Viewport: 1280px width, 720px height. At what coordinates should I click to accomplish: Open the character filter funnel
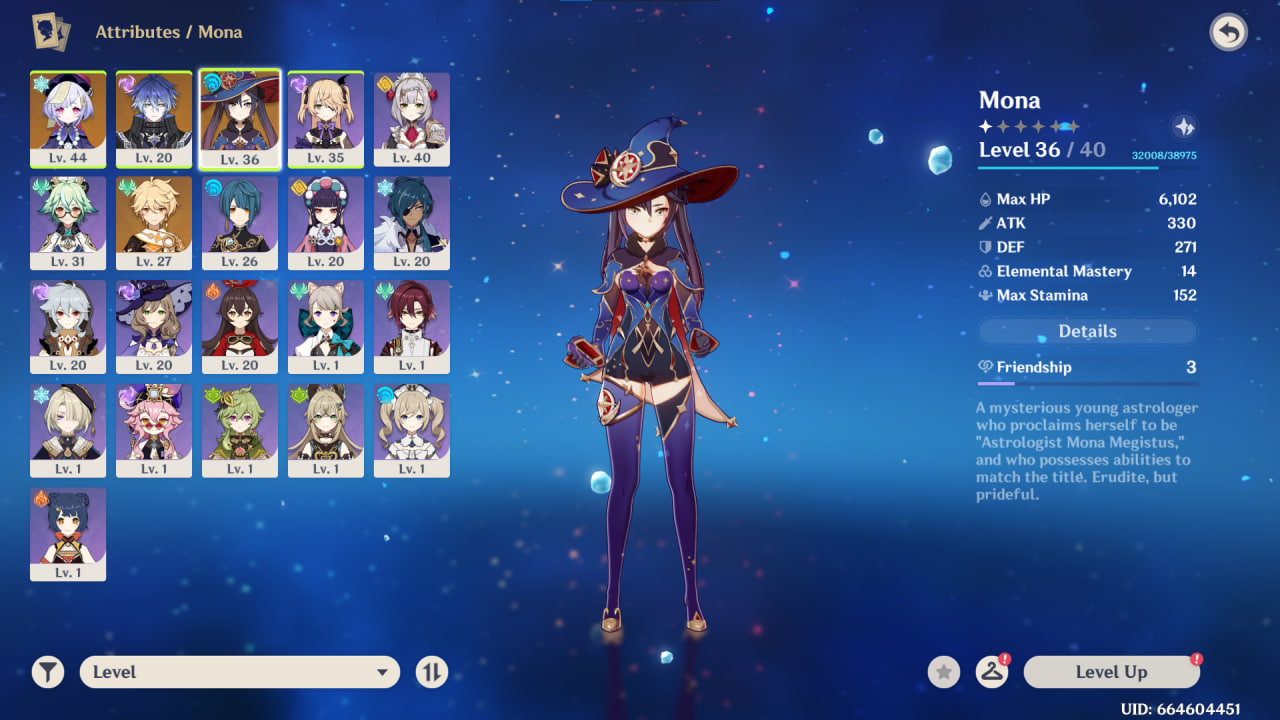47,672
